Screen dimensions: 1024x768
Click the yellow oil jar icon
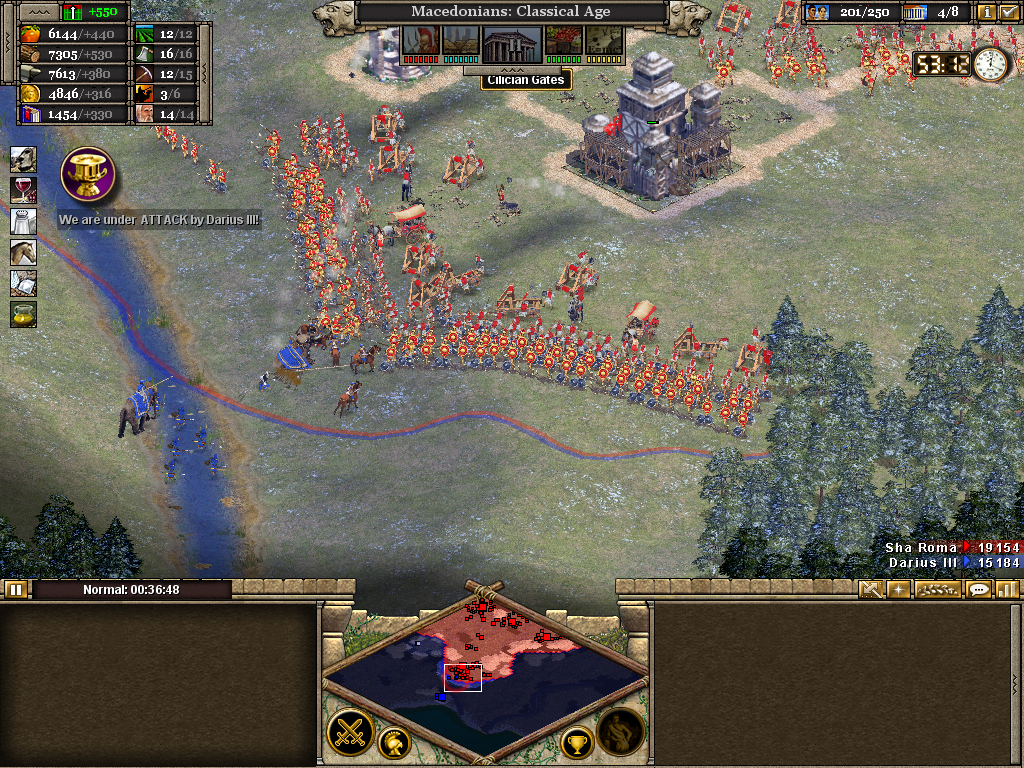click(23, 314)
